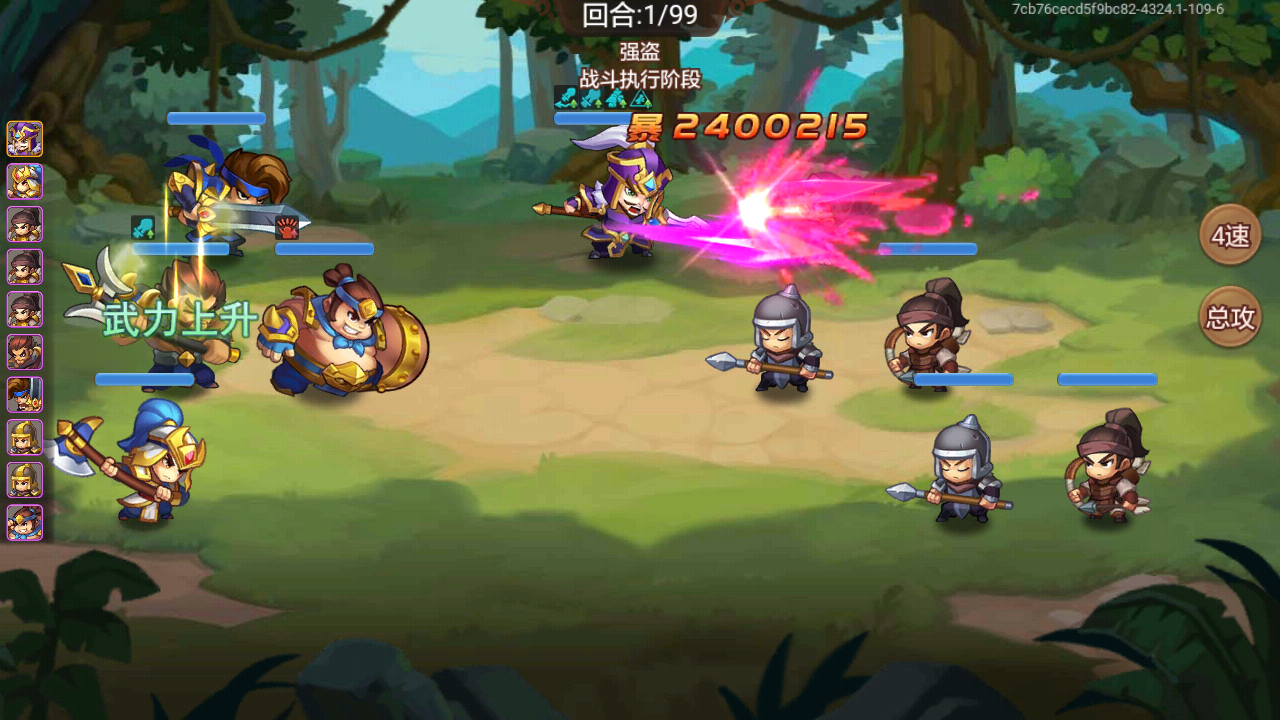Viewport: 1280px width, 720px height.
Task: Tap the red palm debuff icon under sword
Action: coord(286,227)
